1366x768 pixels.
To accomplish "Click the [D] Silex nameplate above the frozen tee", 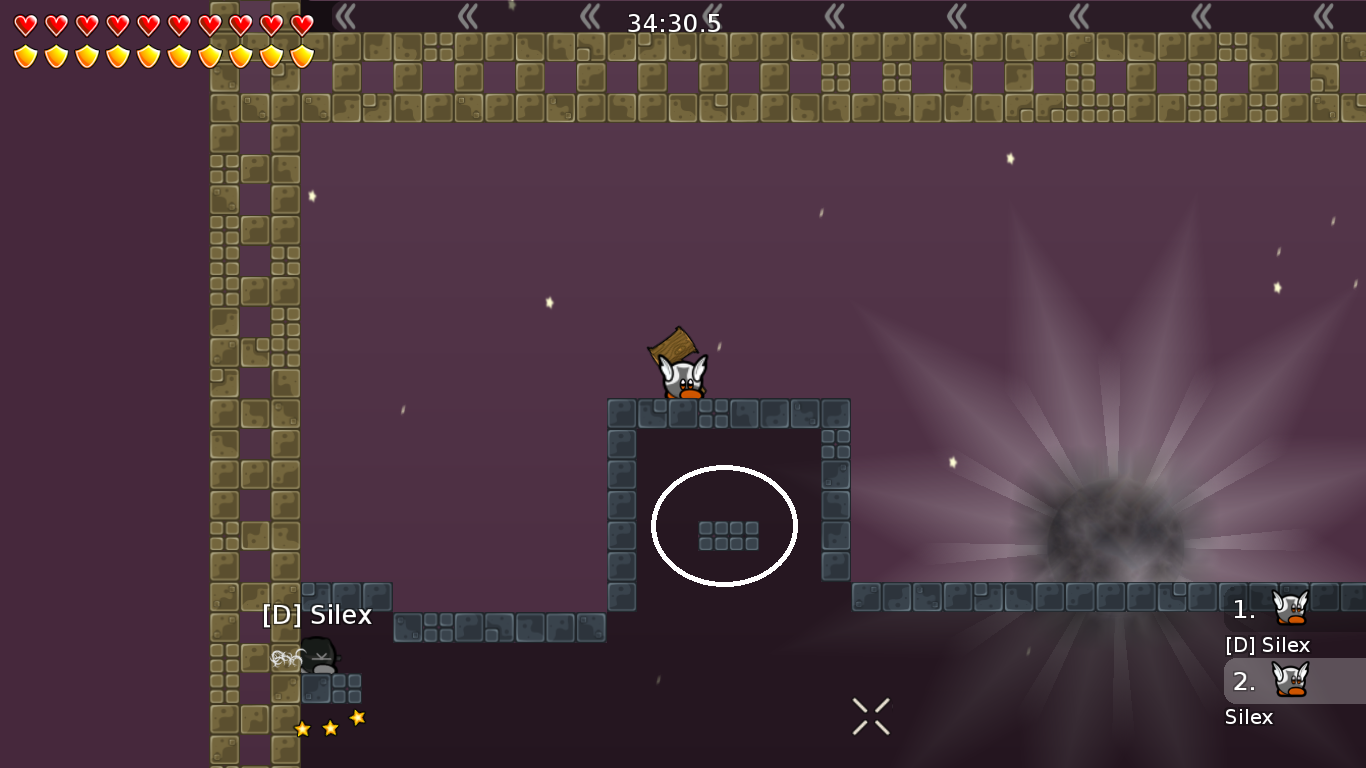I will [x=316, y=615].
